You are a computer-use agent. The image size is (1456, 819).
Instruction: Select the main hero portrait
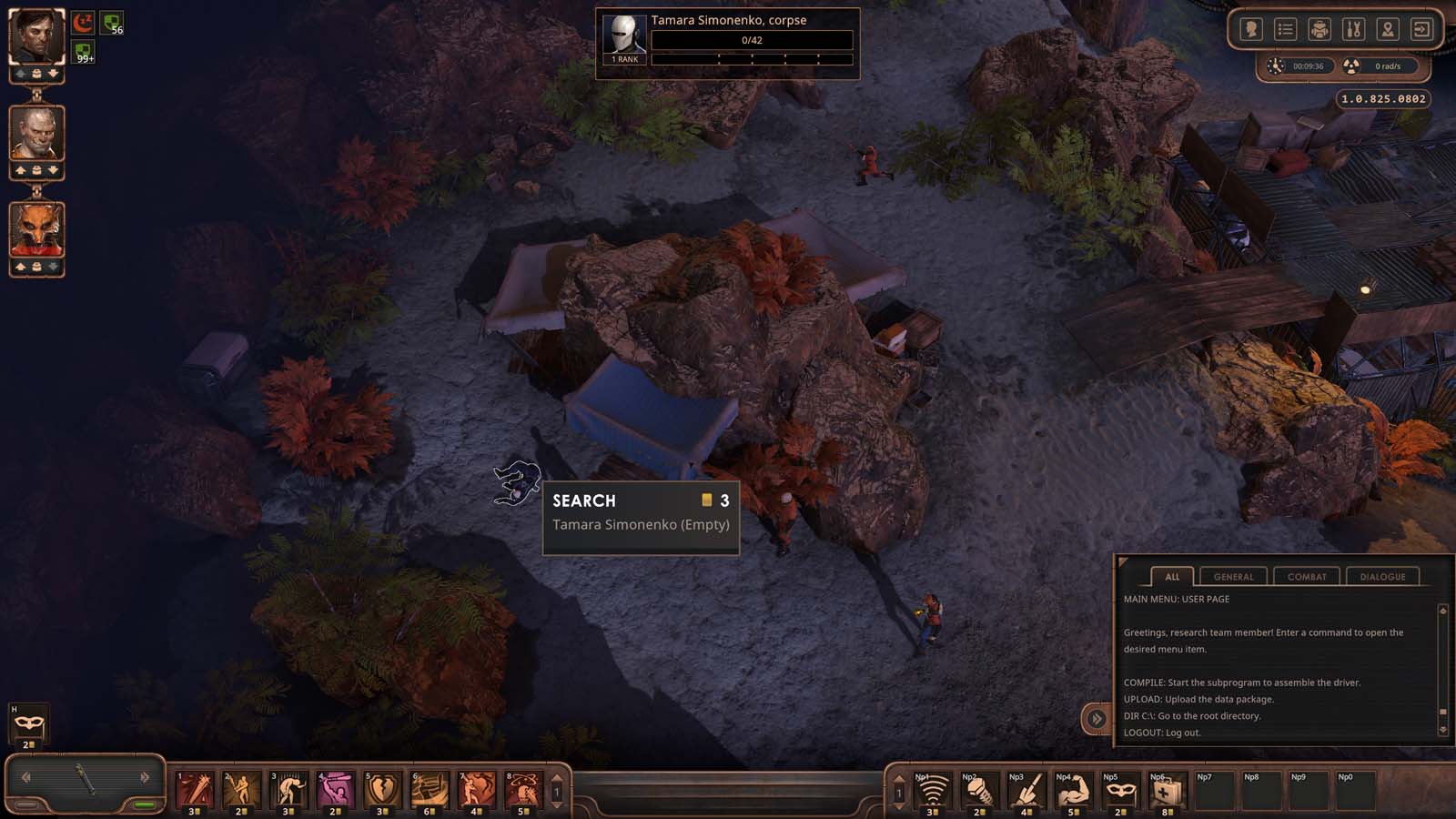[x=36, y=36]
